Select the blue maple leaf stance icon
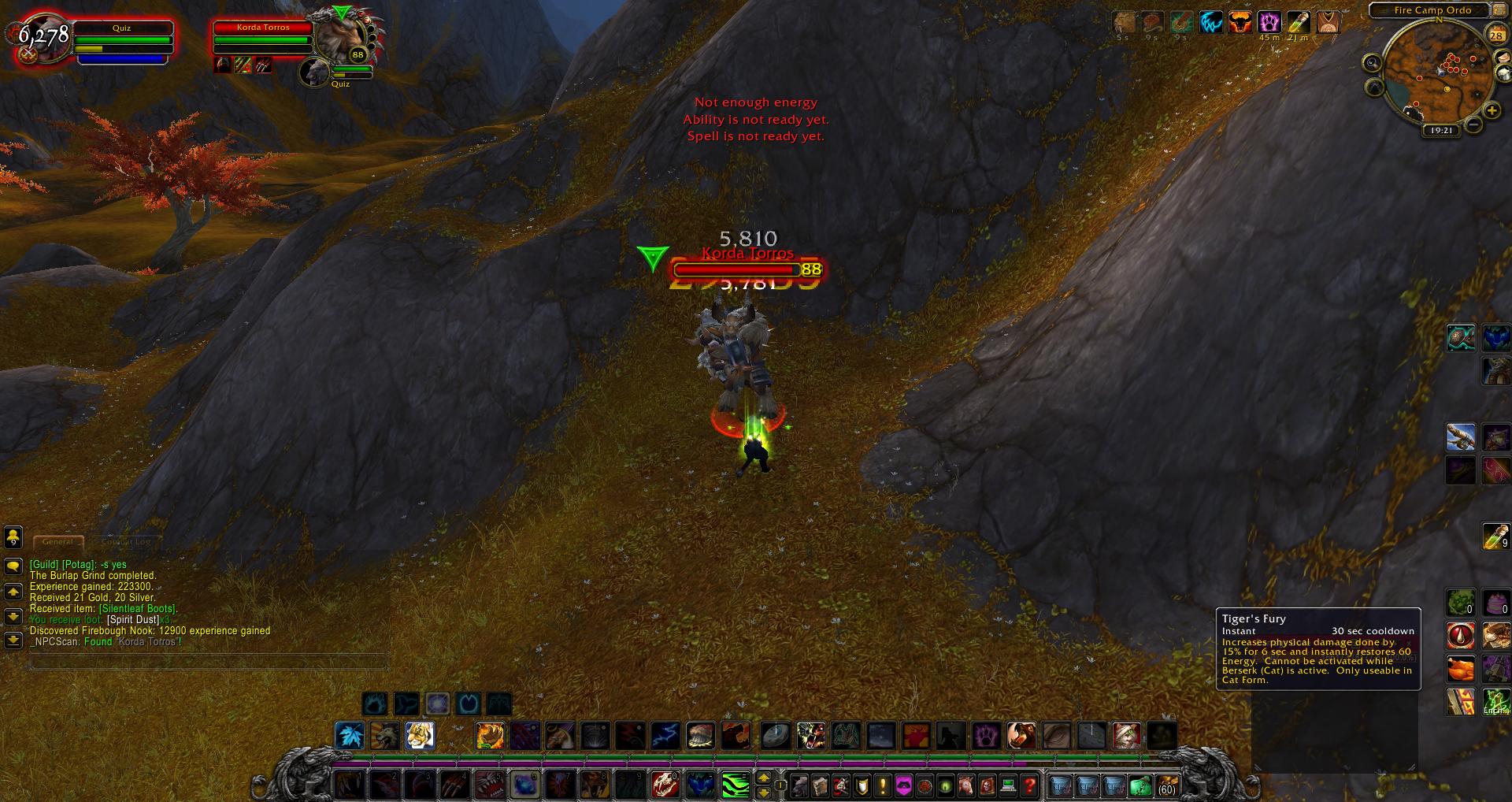This screenshot has width=1512, height=802. coord(350,736)
